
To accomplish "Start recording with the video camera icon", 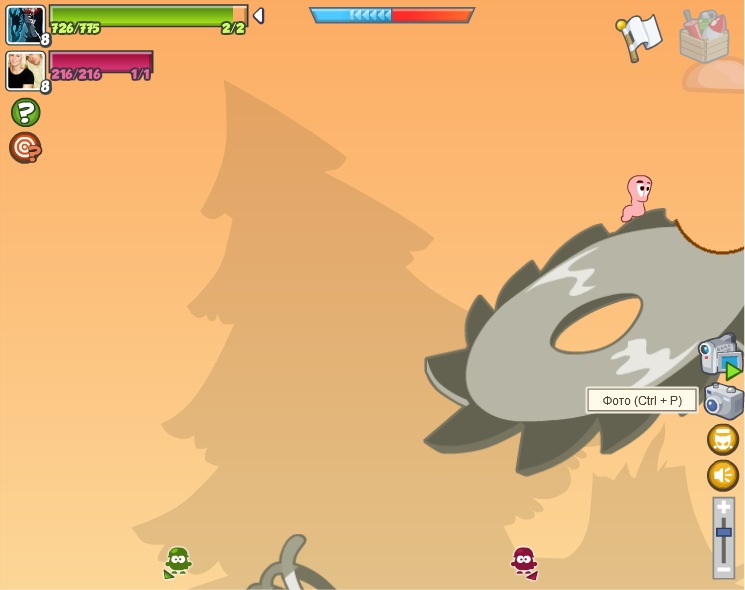I will point(719,355).
